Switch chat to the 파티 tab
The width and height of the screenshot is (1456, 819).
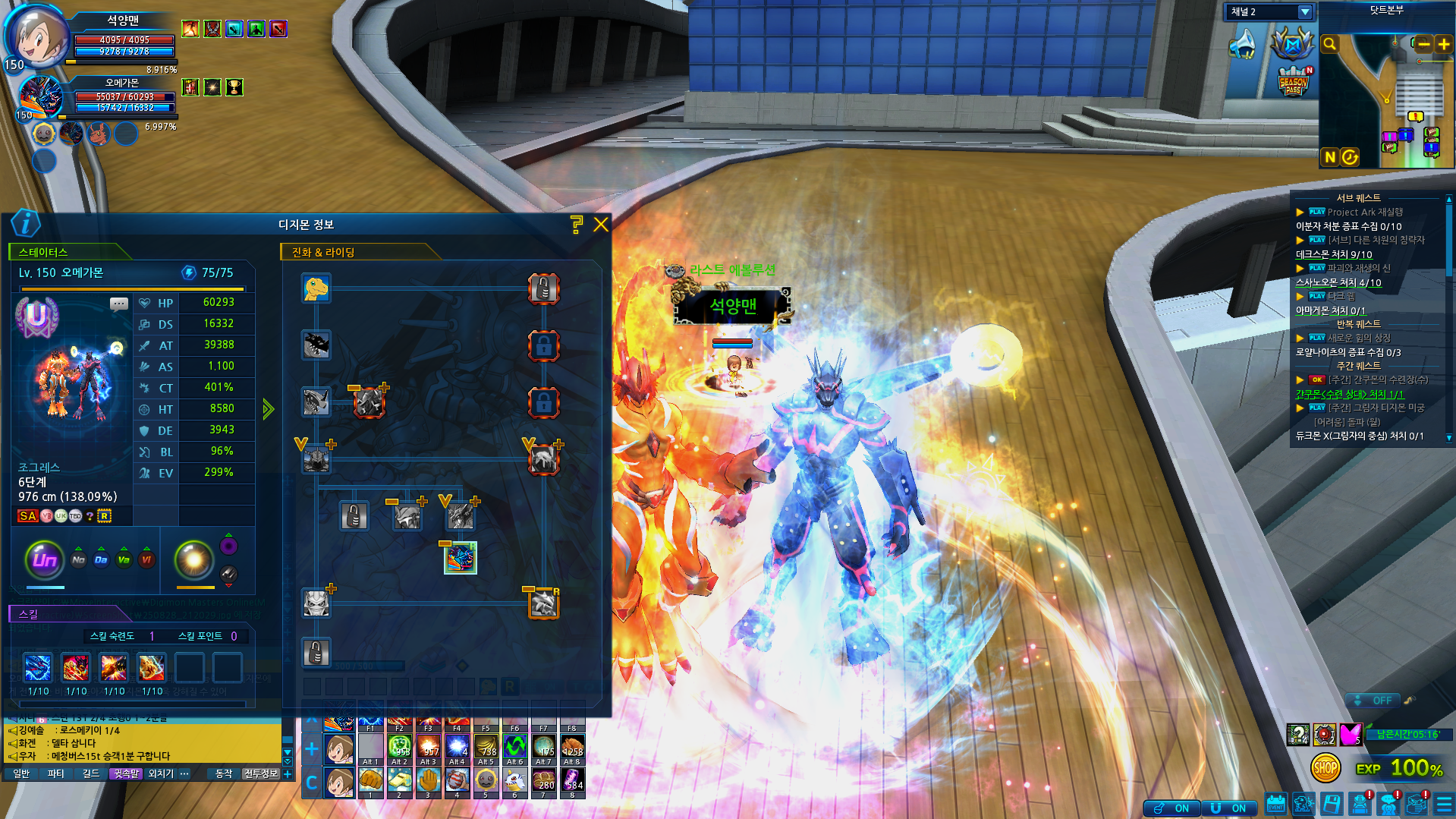55,773
